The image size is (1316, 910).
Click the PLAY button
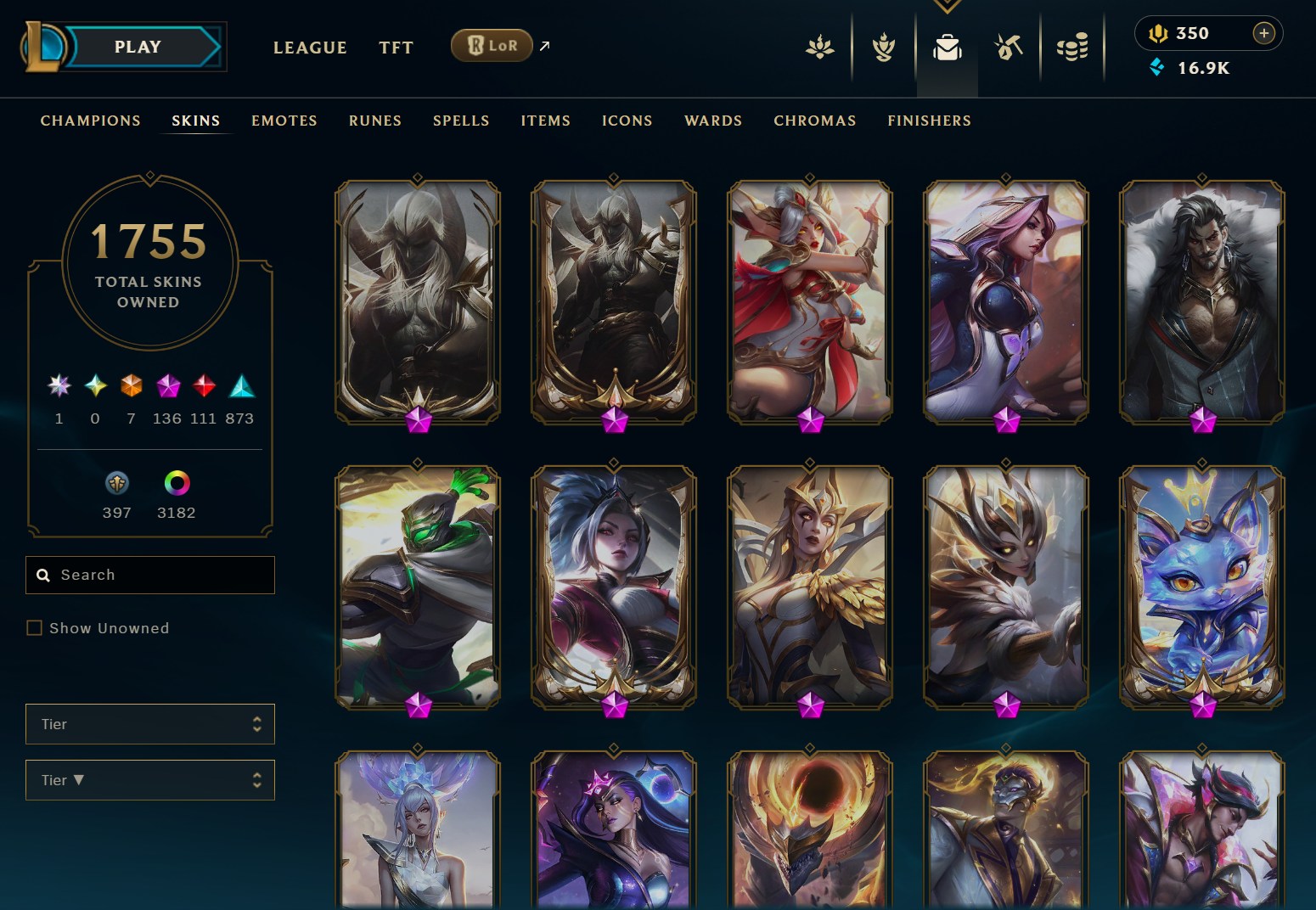click(138, 47)
